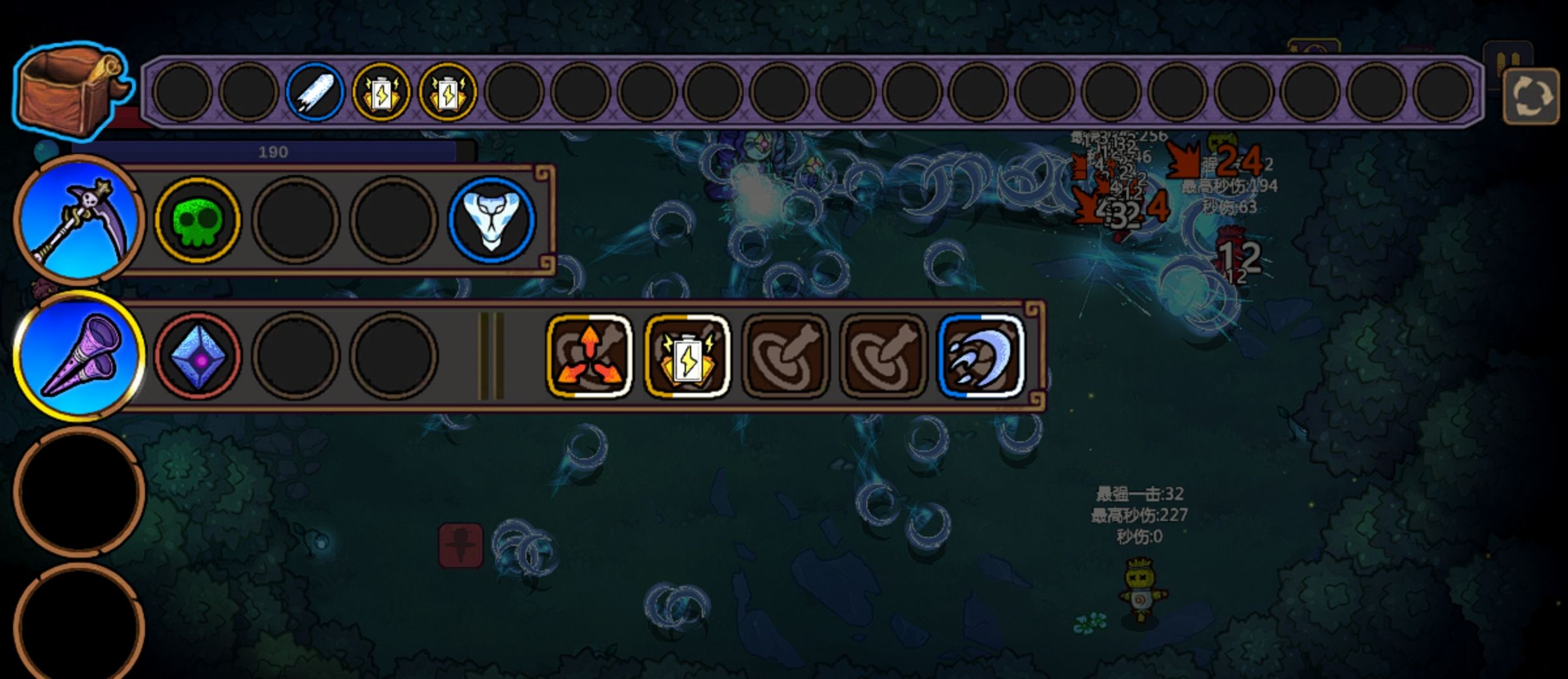Viewport: 1568px width, 679px height.
Task: Select the purple twin horn weapon
Action: click(78, 356)
